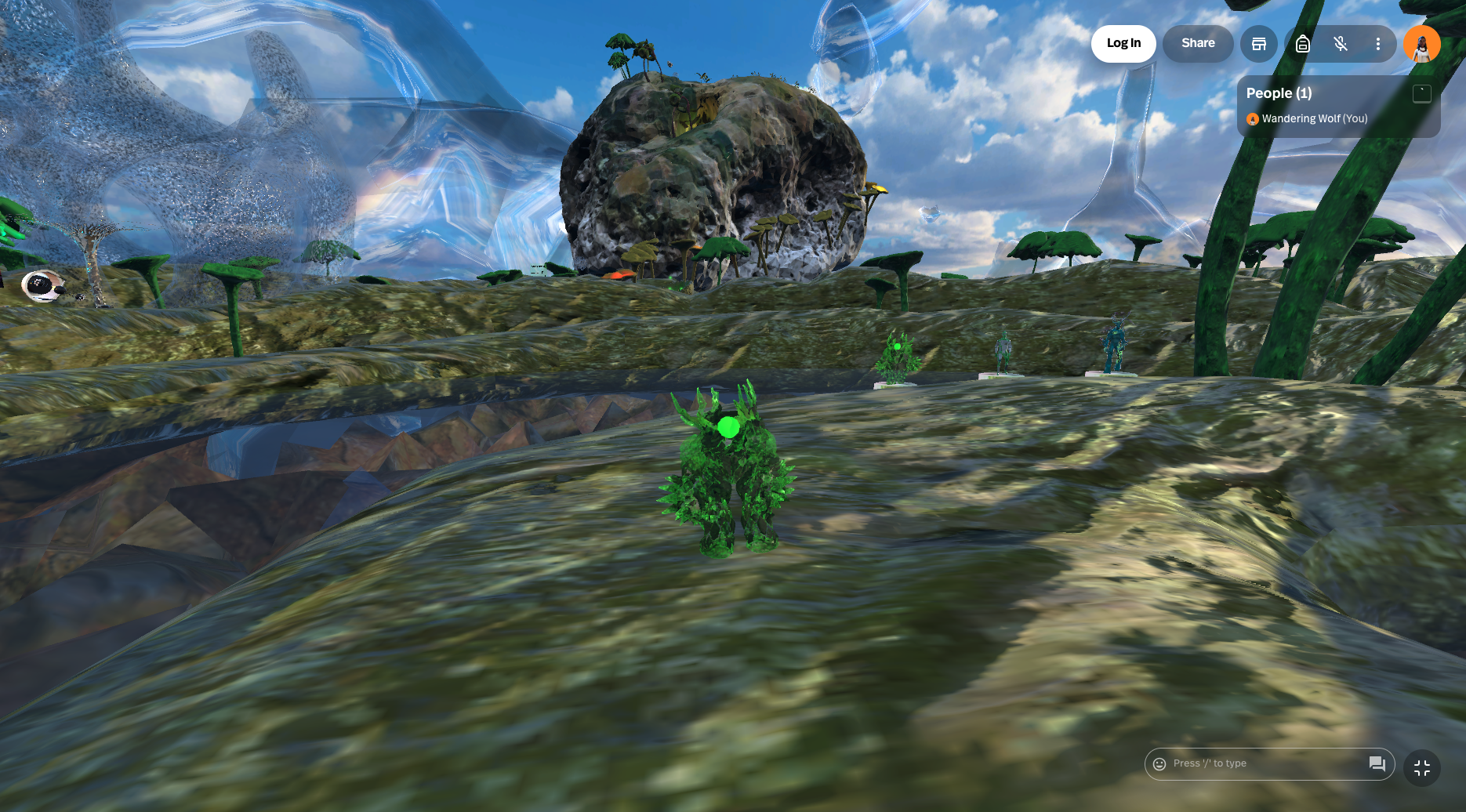The width and height of the screenshot is (1466, 812).
Task: Open the storefront shop icon
Action: [x=1258, y=44]
